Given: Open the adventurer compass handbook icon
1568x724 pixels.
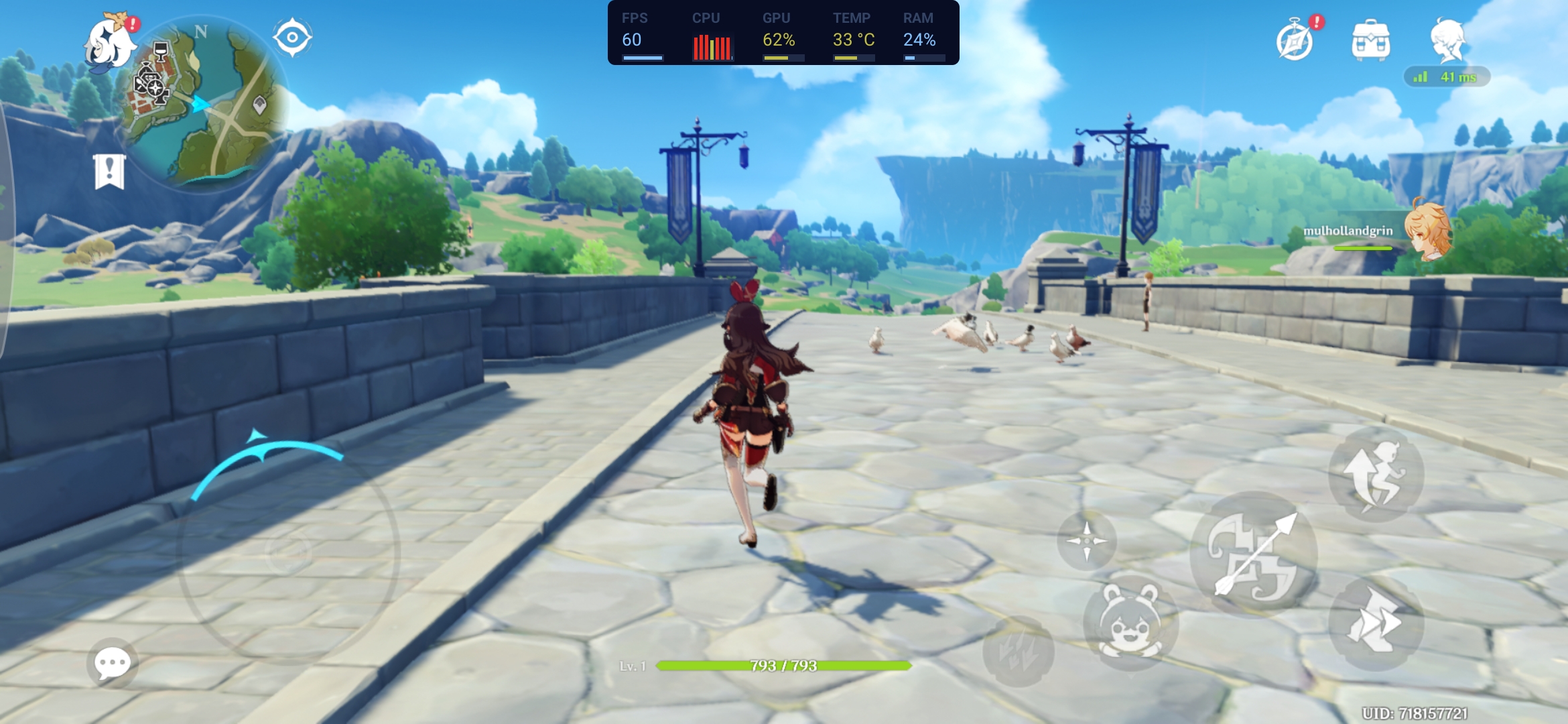Looking at the screenshot, I should tap(1295, 42).
